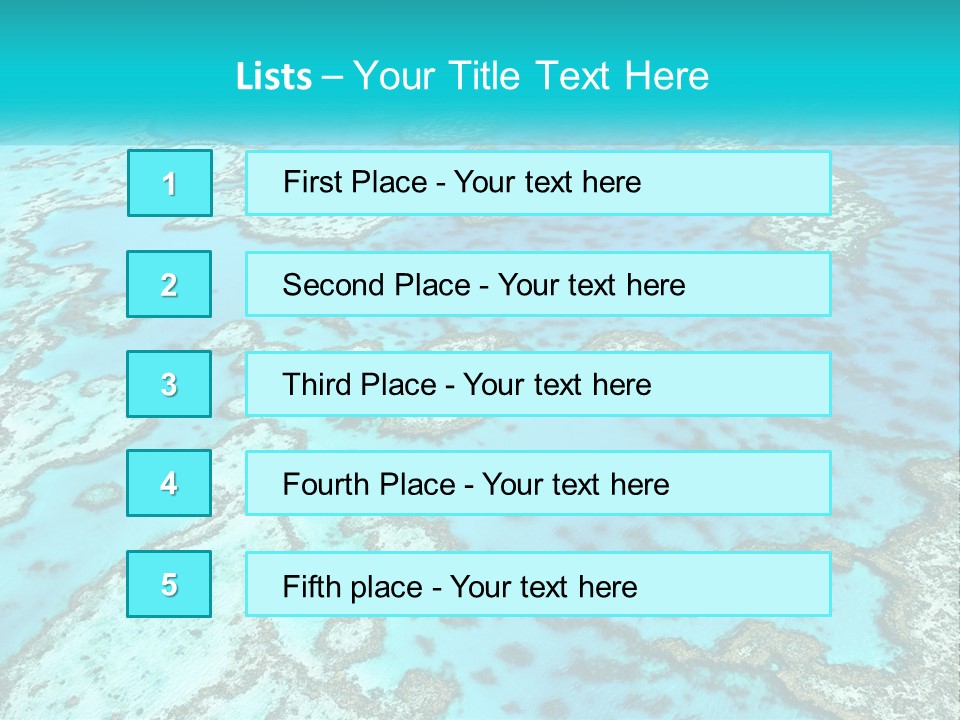This screenshot has height=720, width=960.
Task: Click the number 5 box
Action: pos(169,584)
